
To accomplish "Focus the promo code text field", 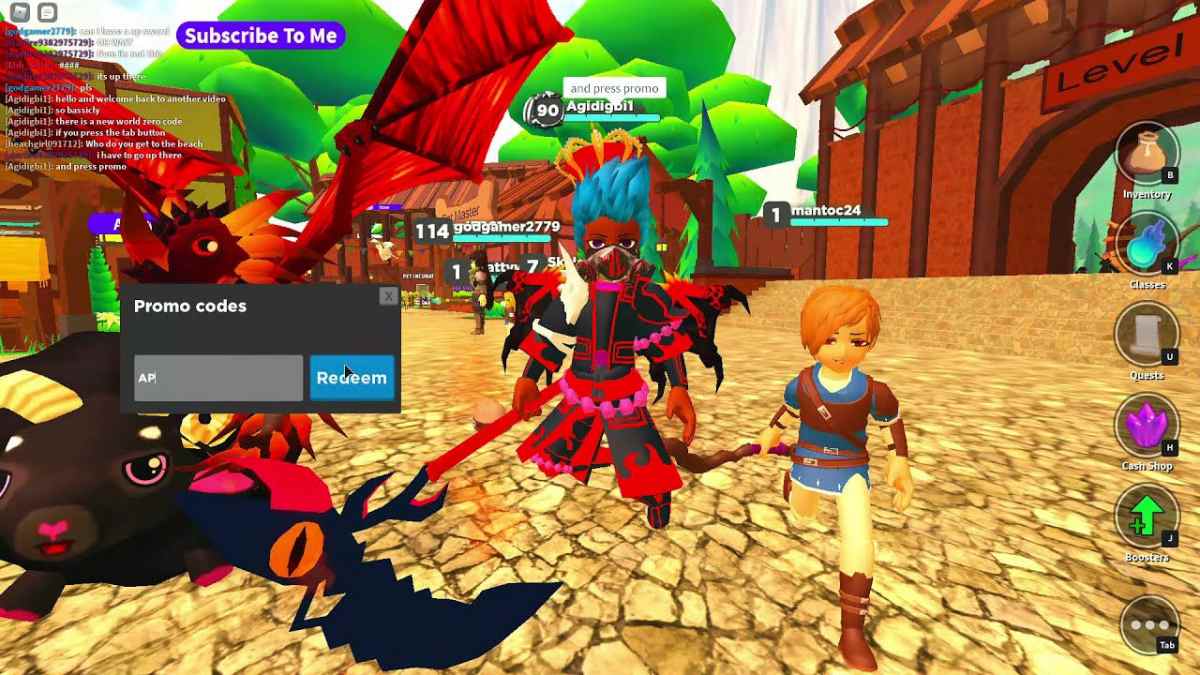I will click(218, 378).
